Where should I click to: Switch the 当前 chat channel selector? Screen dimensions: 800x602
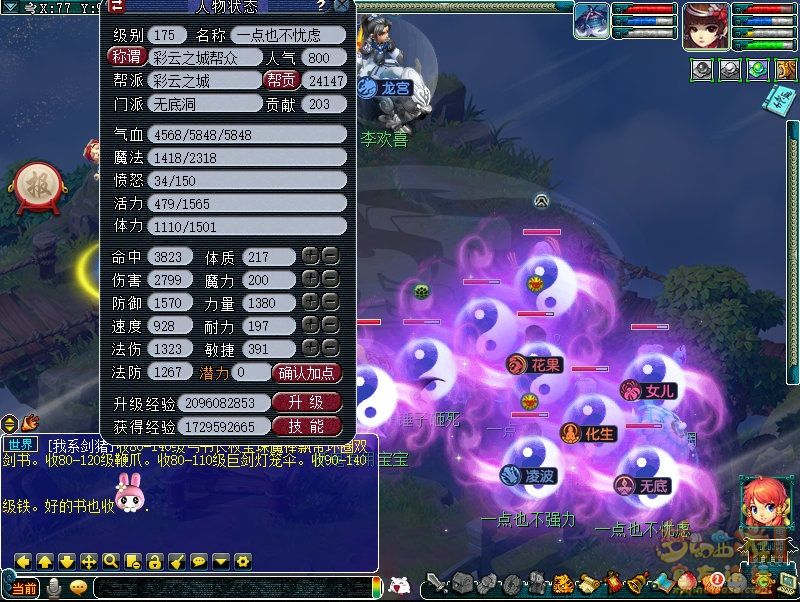pos(24,588)
